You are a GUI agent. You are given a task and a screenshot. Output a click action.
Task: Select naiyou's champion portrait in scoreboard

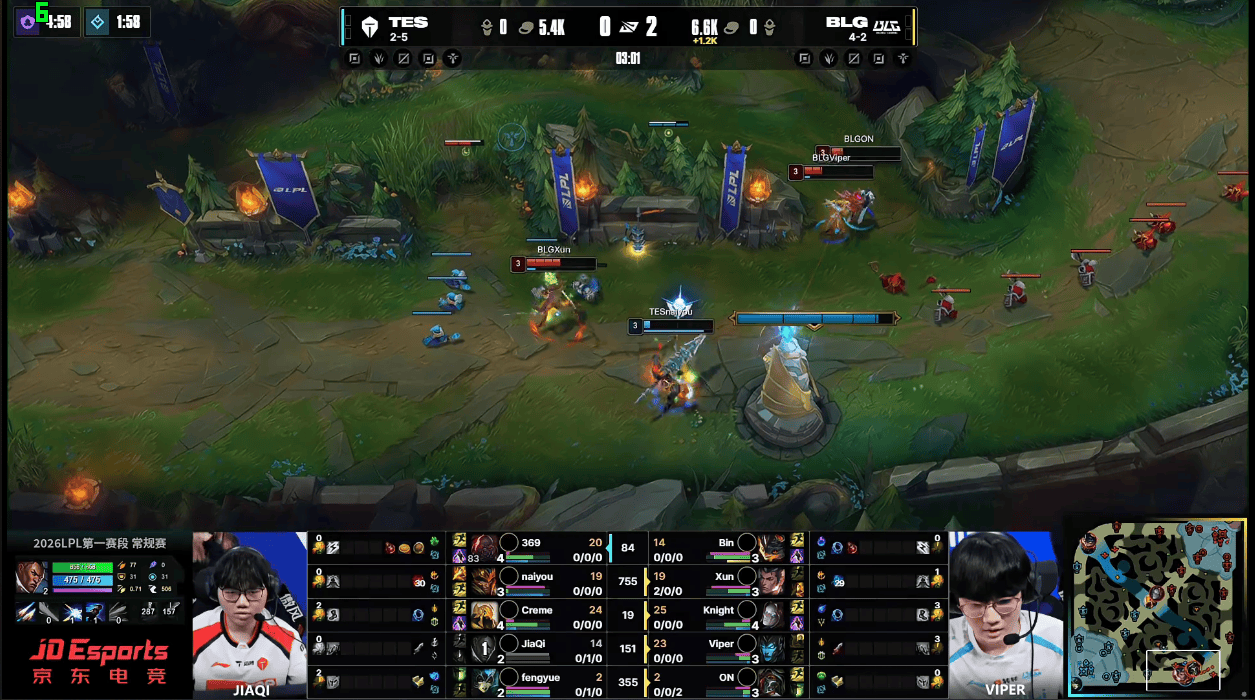pyautogui.click(x=485, y=581)
